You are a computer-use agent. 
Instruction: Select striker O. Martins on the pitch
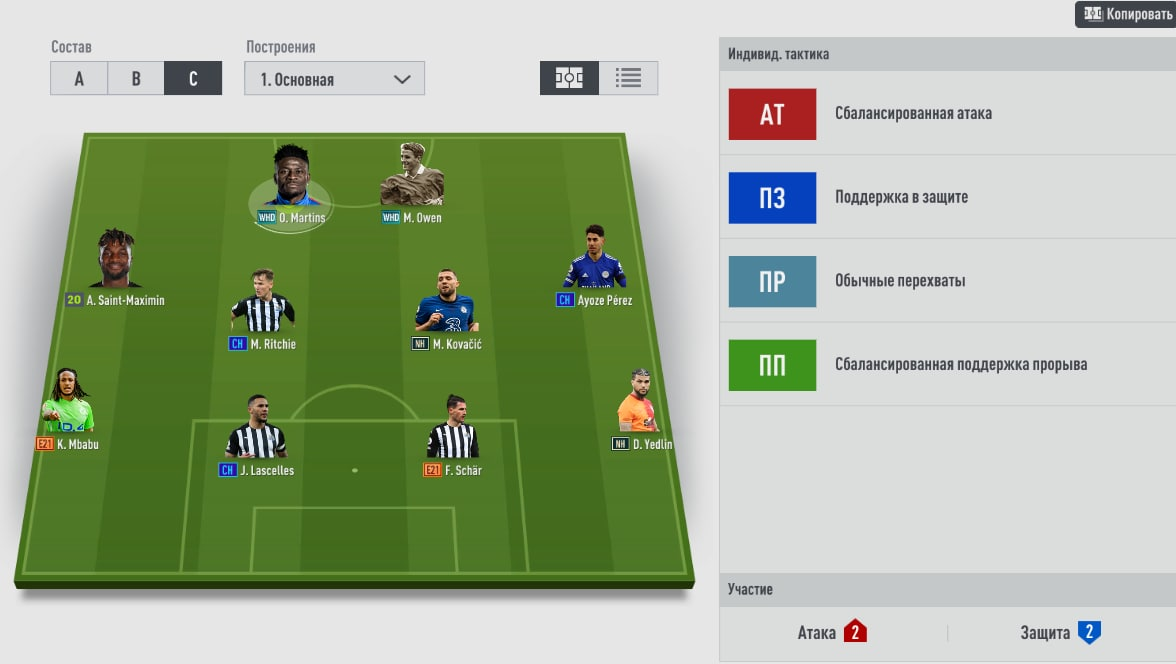[291, 182]
